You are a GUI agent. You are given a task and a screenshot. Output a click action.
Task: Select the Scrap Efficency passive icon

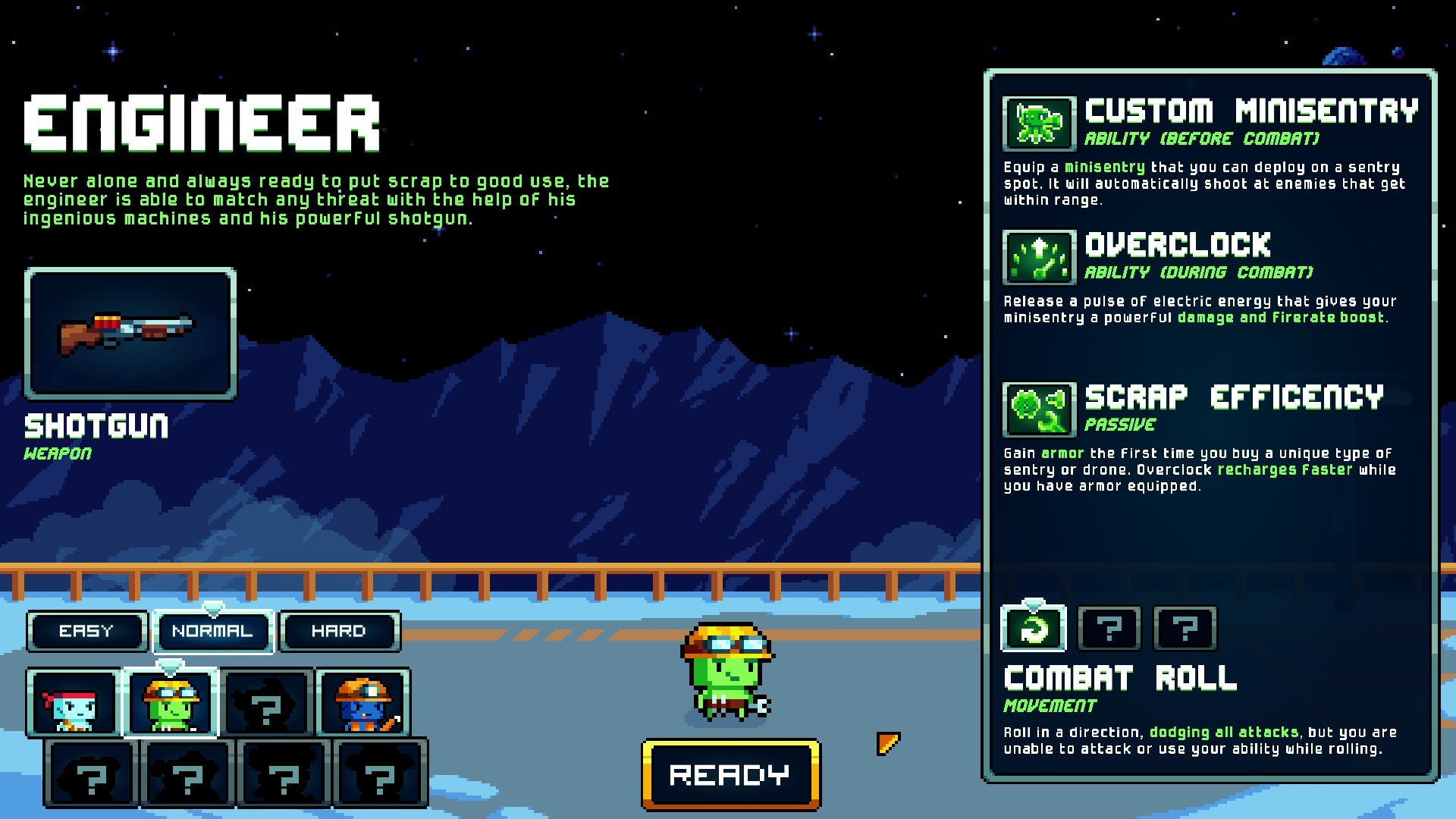[1038, 409]
